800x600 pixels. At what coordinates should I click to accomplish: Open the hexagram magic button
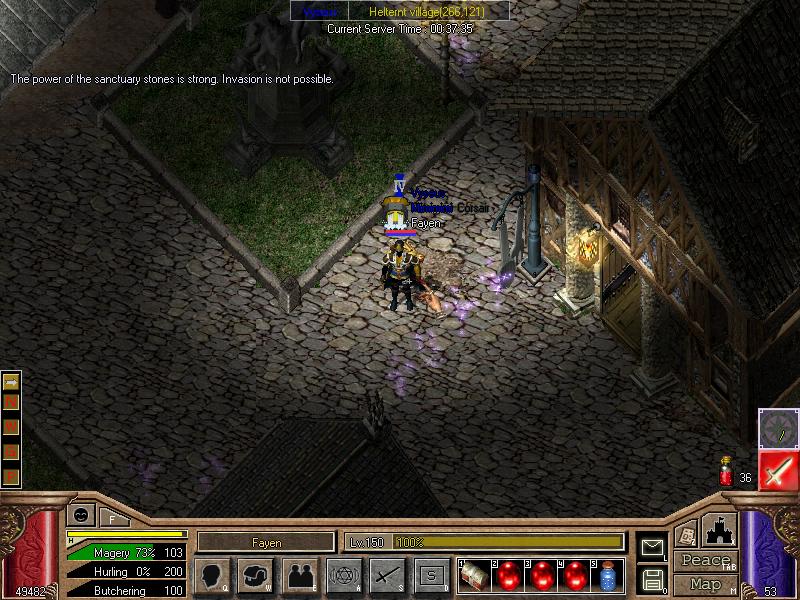[x=344, y=575]
